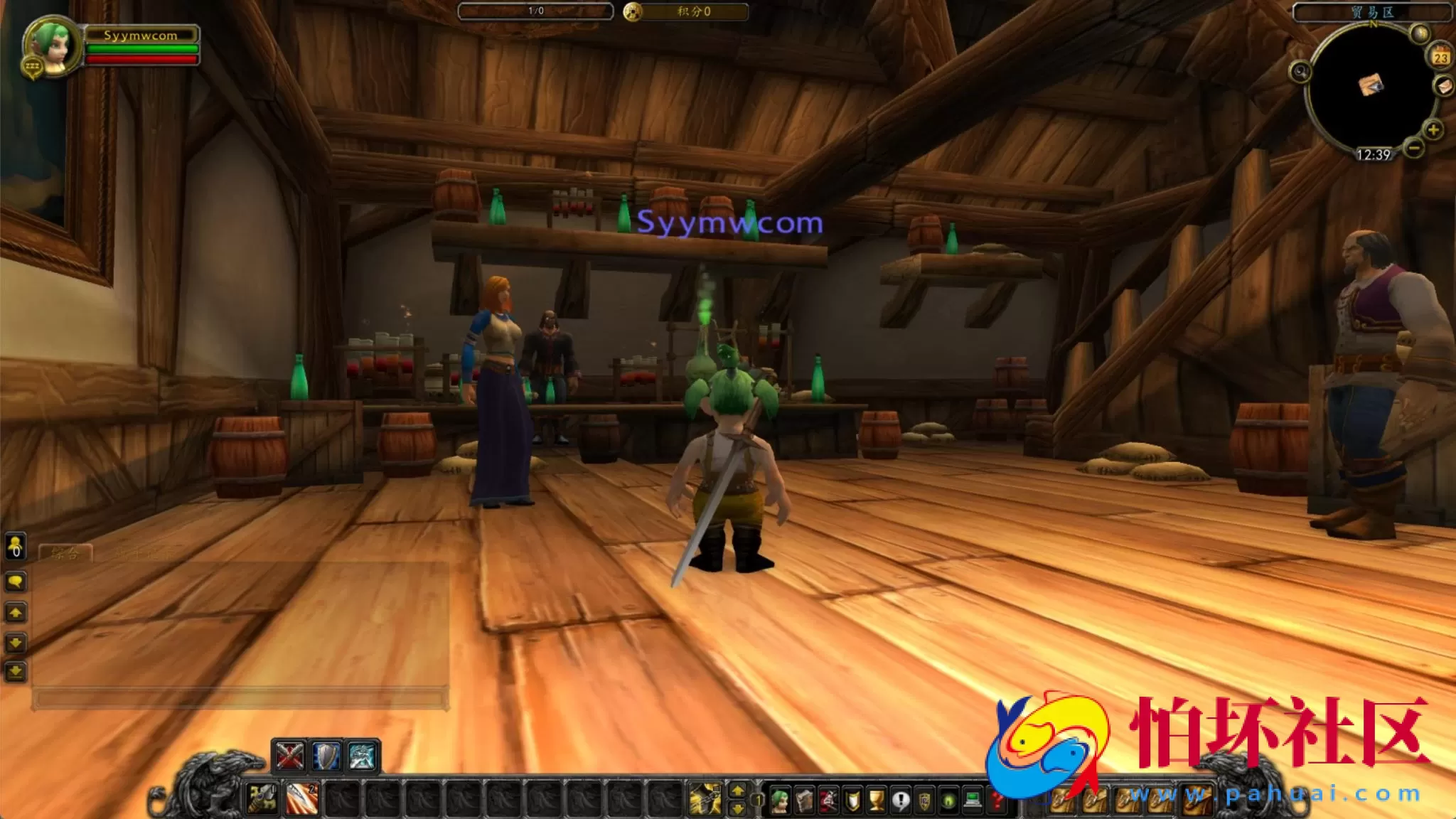Screen dimensions: 1456x819
Task: Open the quest log exclamation mark icon
Action: coord(901,801)
